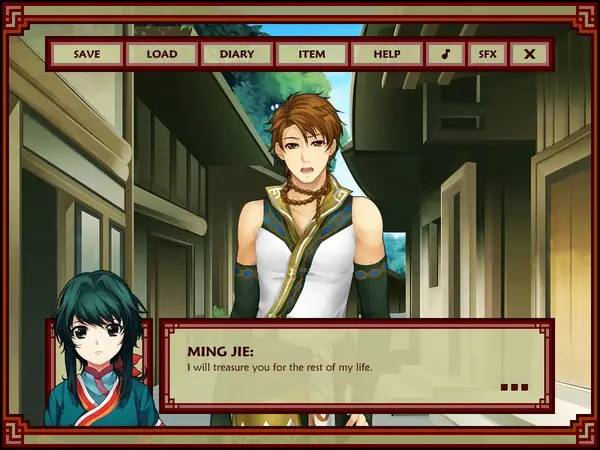Viewport: 600px width, 450px height.
Task: Click the SAVE button
Action: [x=87, y=54]
